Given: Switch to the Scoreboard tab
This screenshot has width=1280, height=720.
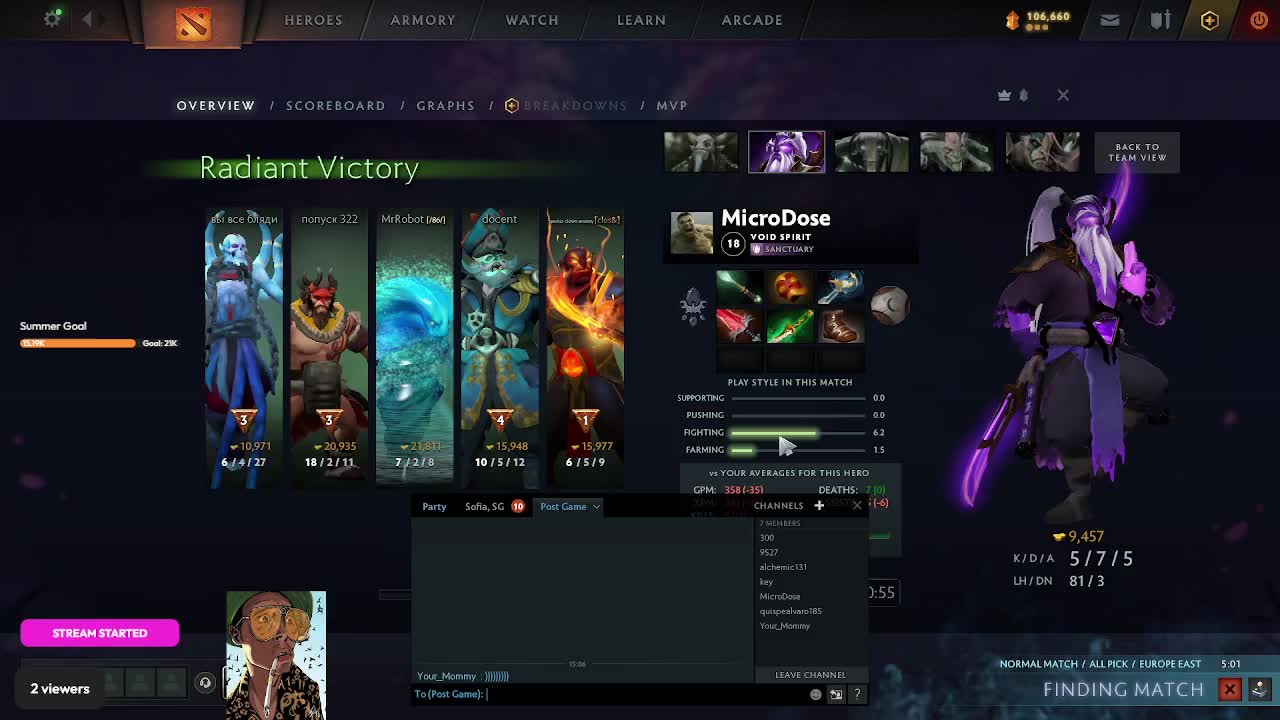Looking at the screenshot, I should [x=335, y=105].
